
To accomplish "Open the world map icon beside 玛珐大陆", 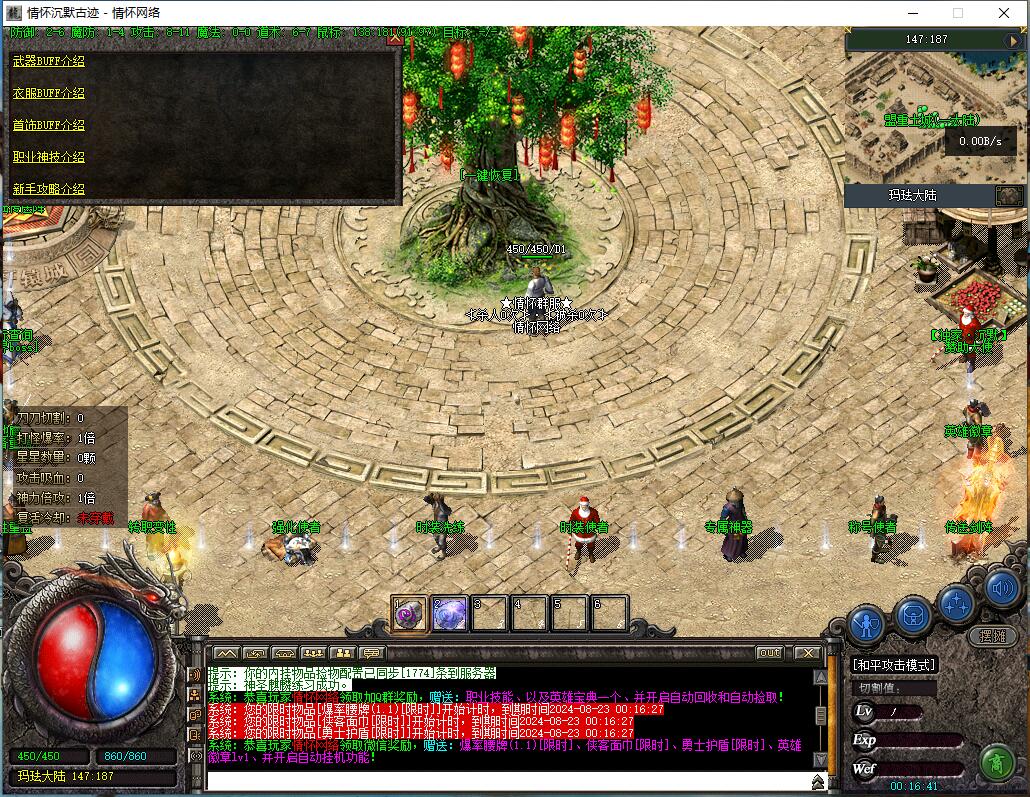I will (1008, 195).
